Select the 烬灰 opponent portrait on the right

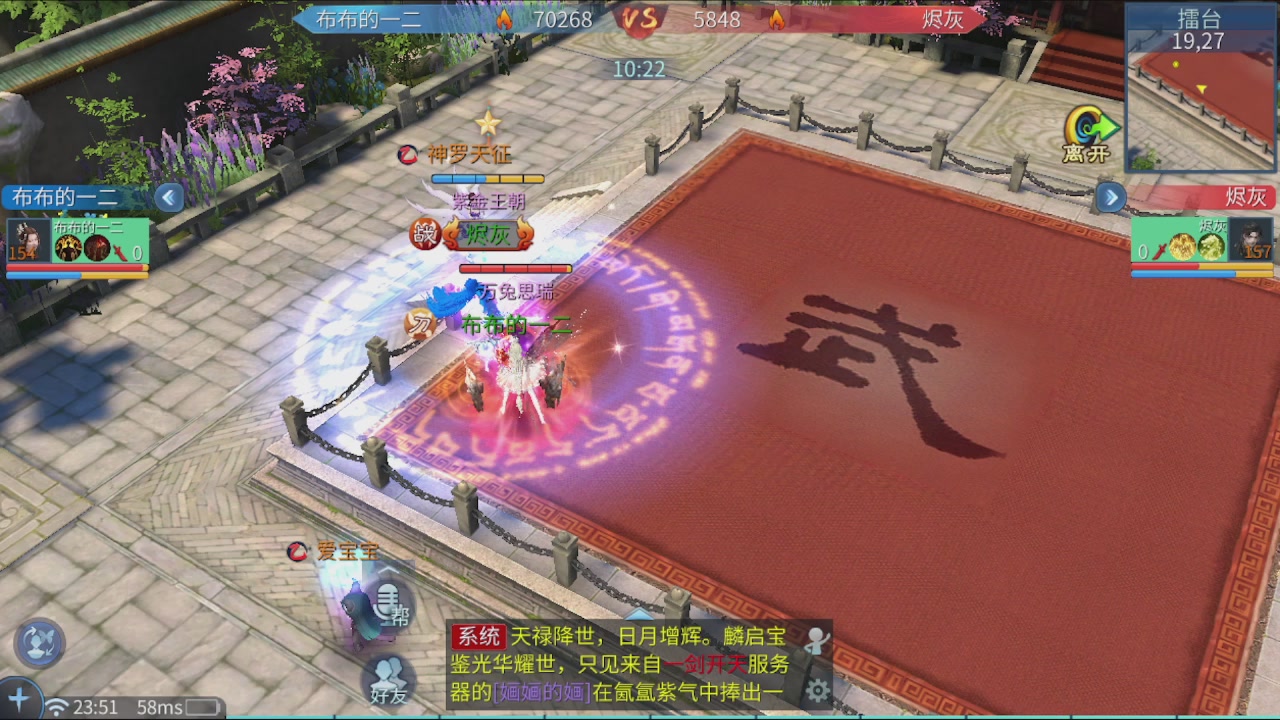coord(1249,240)
